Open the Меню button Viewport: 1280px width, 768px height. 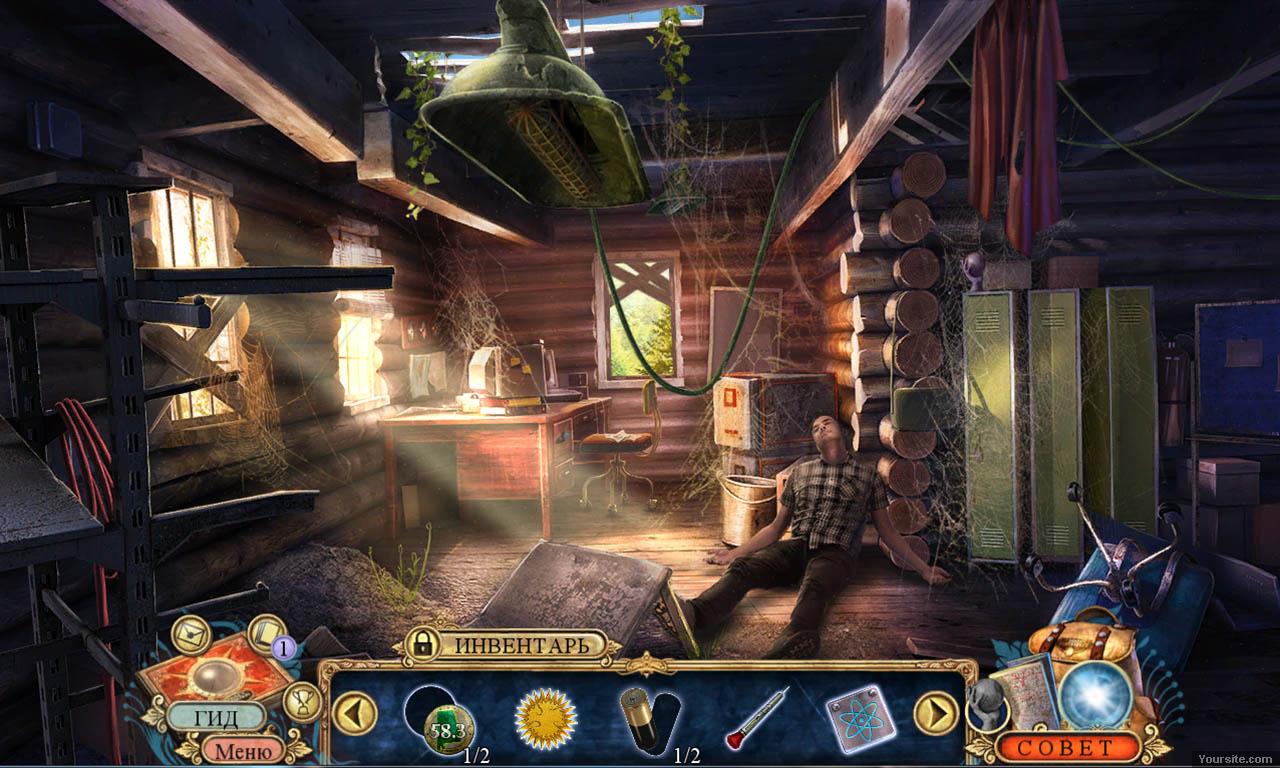tap(243, 749)
